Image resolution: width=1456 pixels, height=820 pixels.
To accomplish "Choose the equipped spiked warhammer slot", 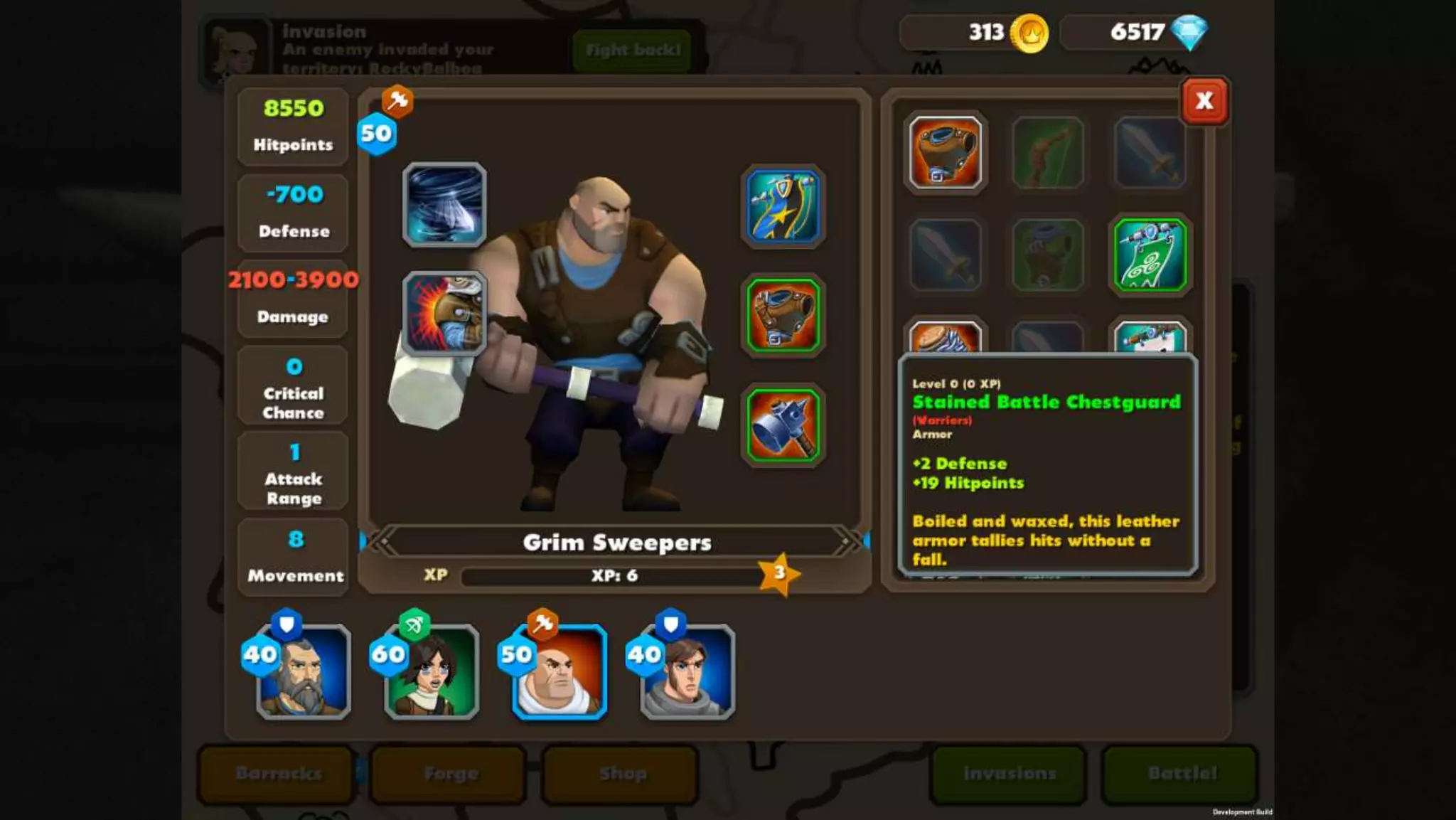I will click(783, 425).
